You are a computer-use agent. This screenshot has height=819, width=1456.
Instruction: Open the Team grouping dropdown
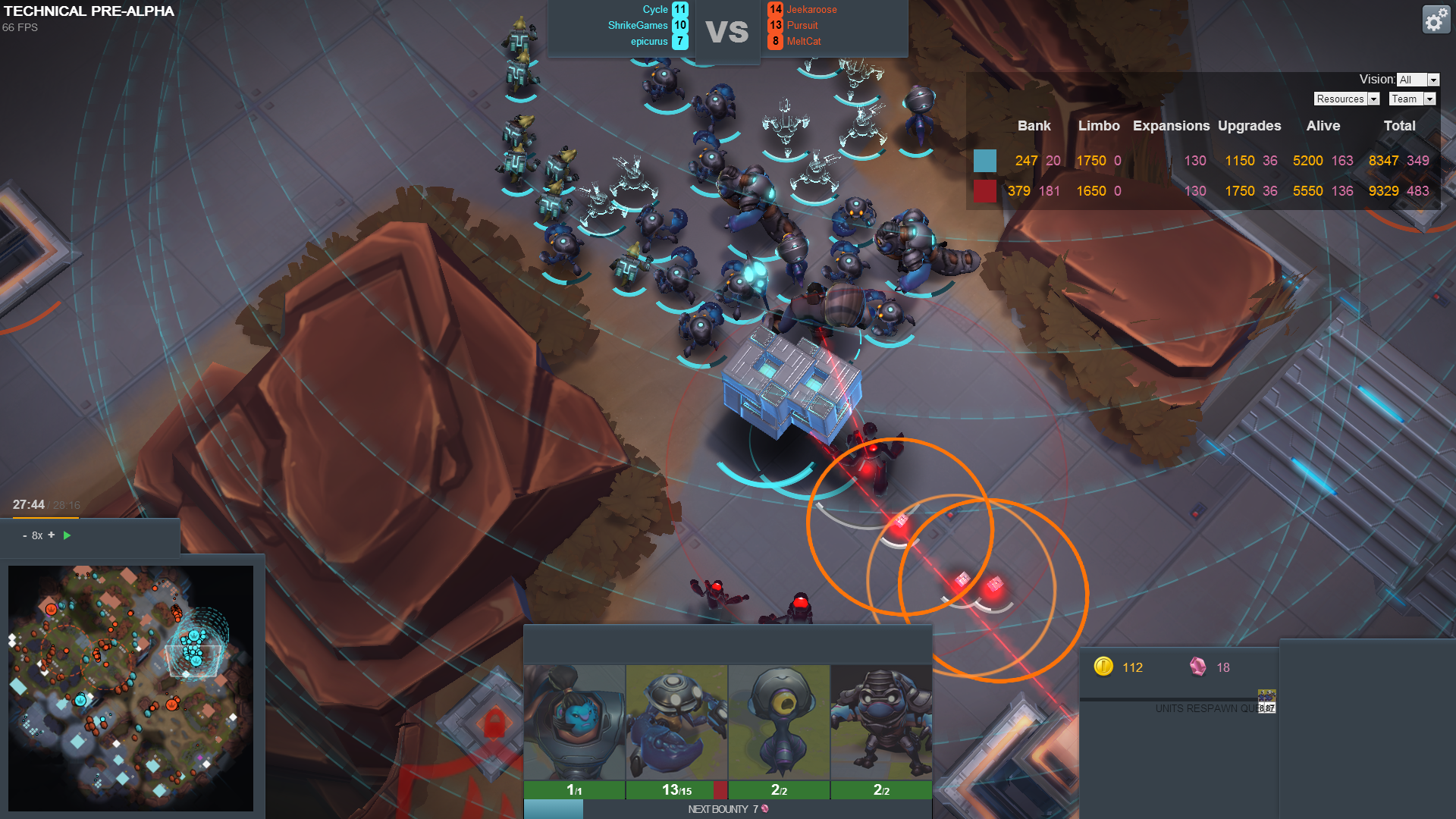[x=1412, y=99]
